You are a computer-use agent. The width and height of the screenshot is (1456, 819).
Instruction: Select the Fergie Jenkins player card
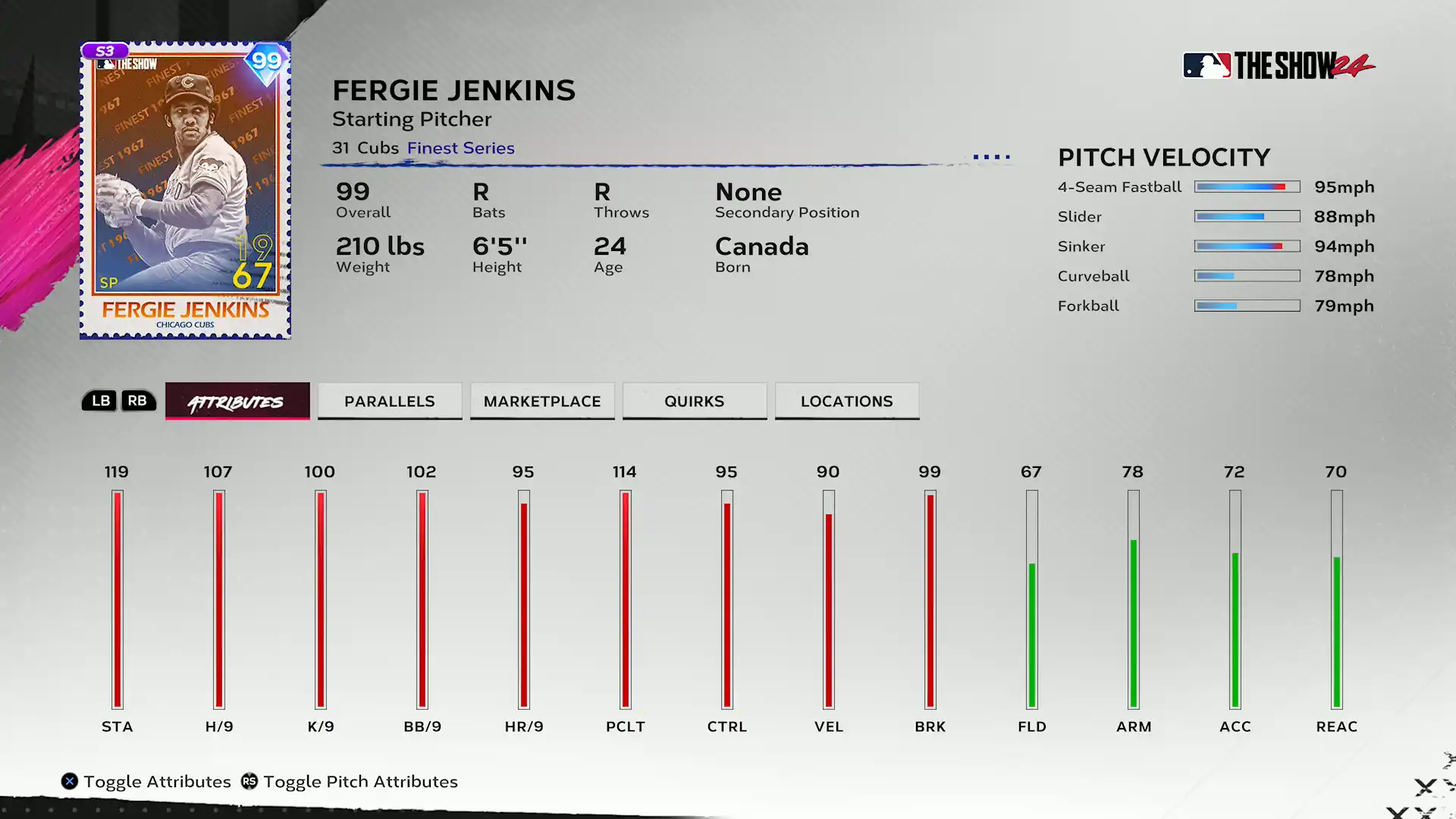pos(185,190)
